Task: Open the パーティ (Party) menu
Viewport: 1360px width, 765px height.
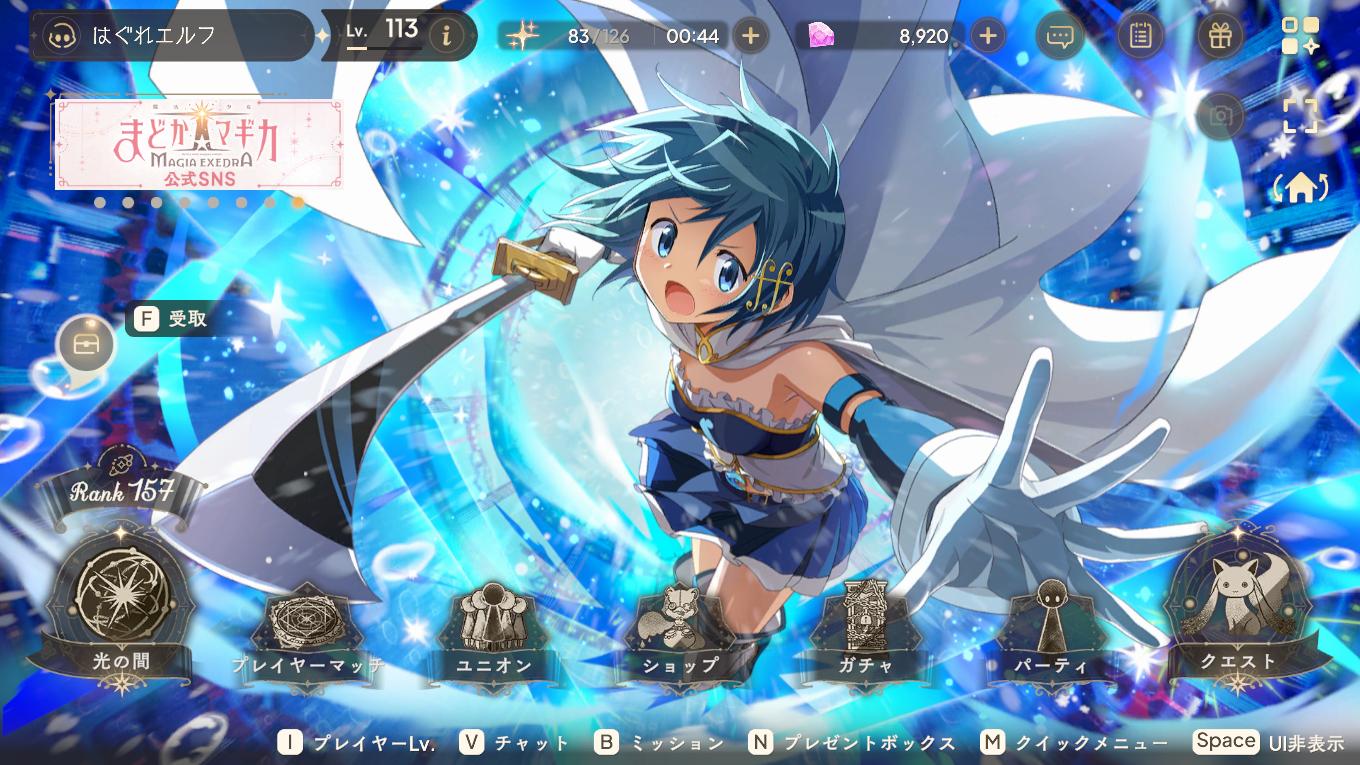Action: pos(1050,630)
